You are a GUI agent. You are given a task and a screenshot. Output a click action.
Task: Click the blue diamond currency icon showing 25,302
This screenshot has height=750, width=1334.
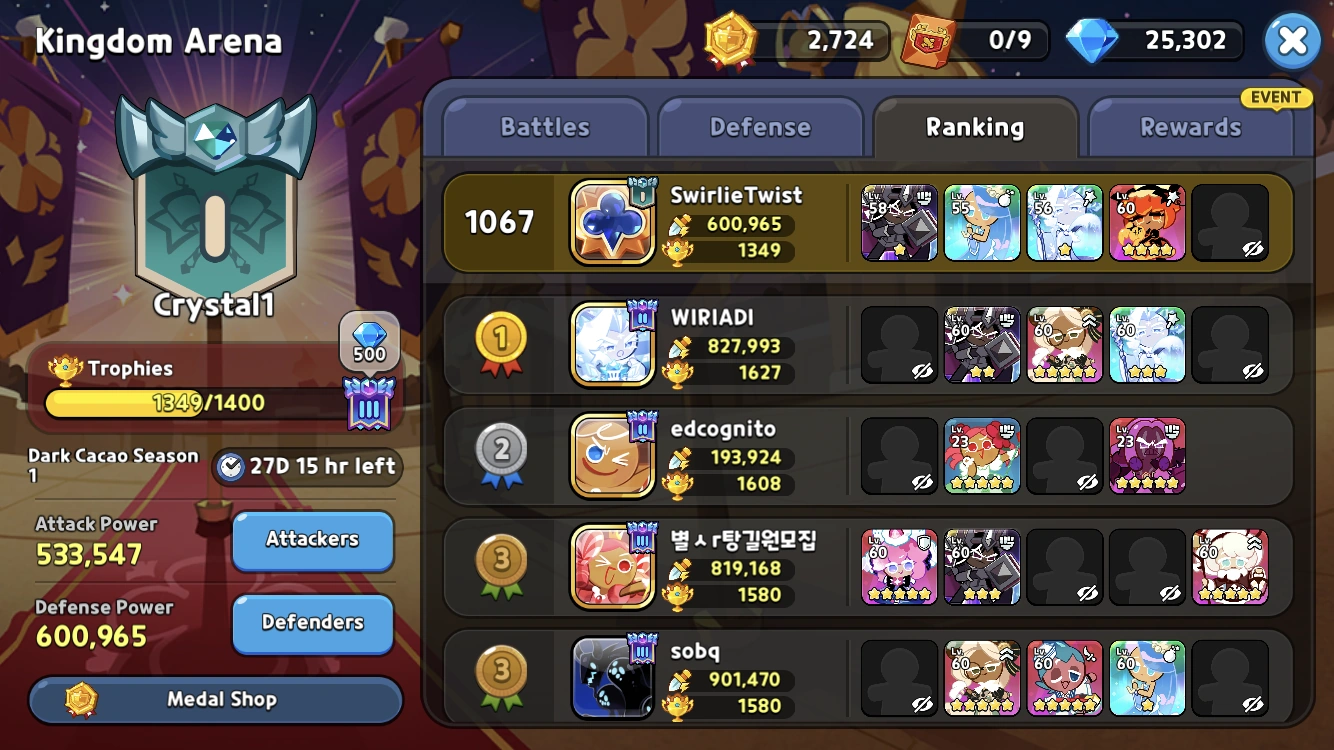[x=1097, y=41]
